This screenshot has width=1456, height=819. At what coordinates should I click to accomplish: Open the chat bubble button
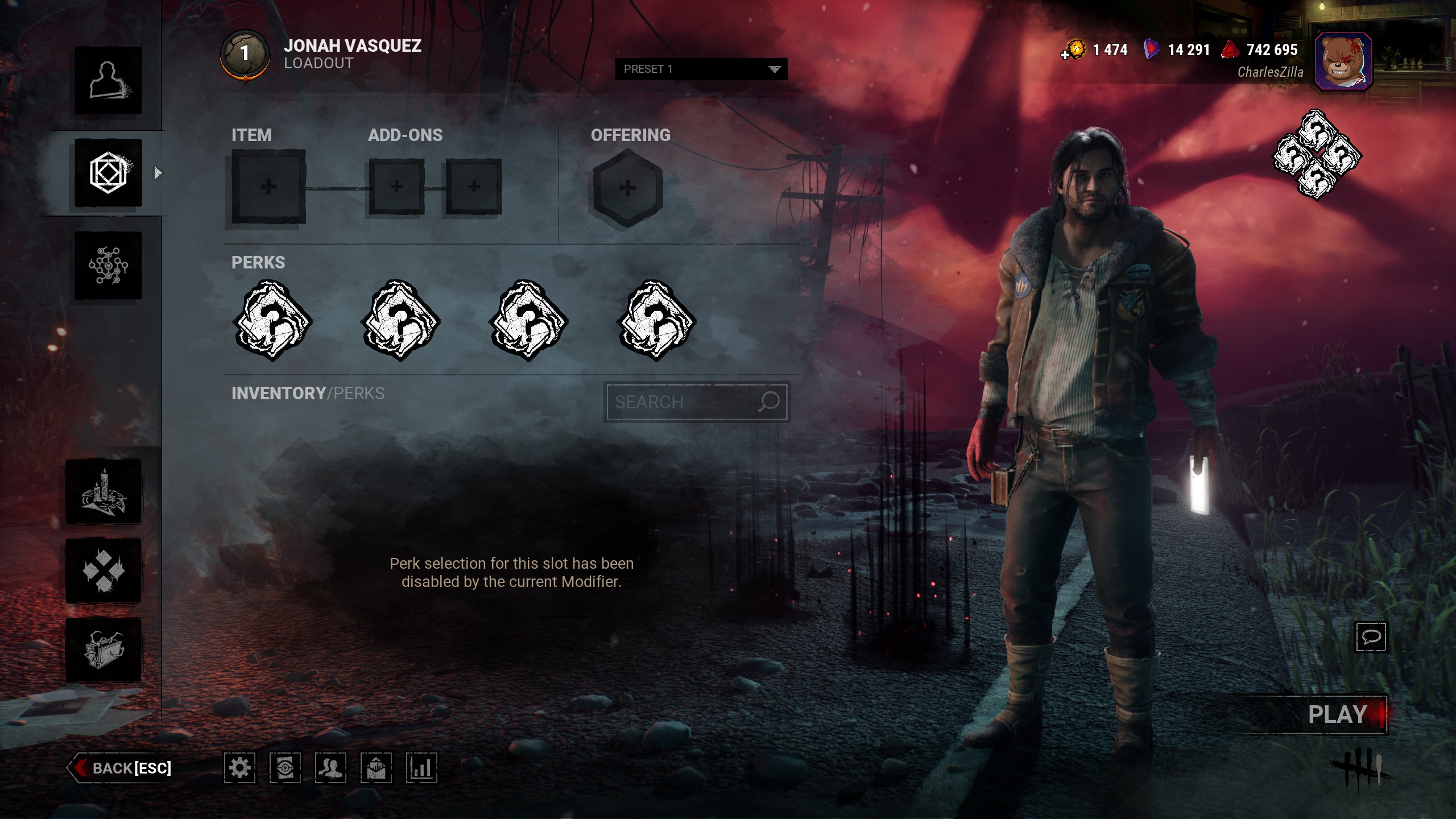1371,636
